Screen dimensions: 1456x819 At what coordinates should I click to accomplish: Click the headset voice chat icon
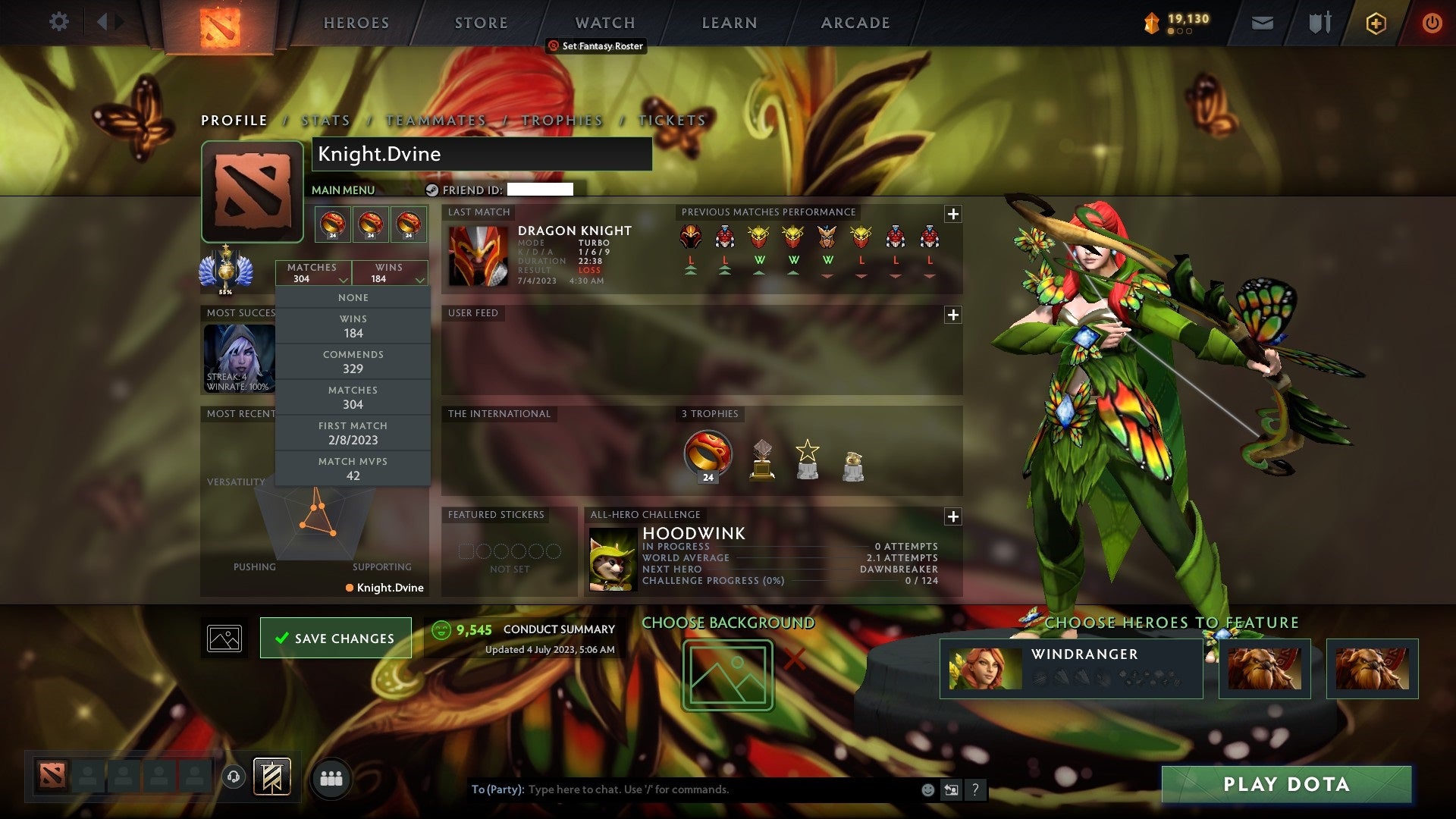pos(233,777)
